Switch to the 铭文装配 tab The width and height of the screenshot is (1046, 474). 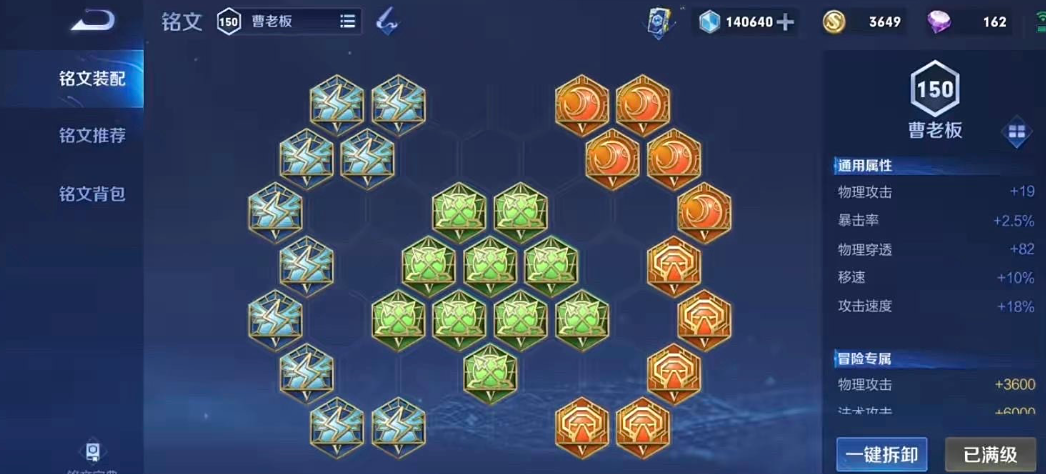91,79
